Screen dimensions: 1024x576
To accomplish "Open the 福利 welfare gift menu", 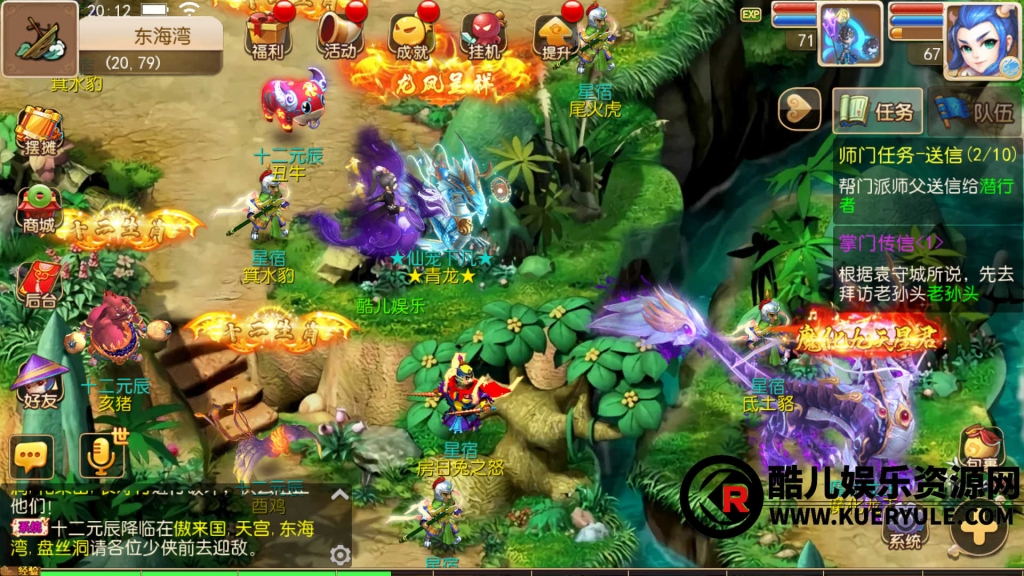I will point(266,36).
